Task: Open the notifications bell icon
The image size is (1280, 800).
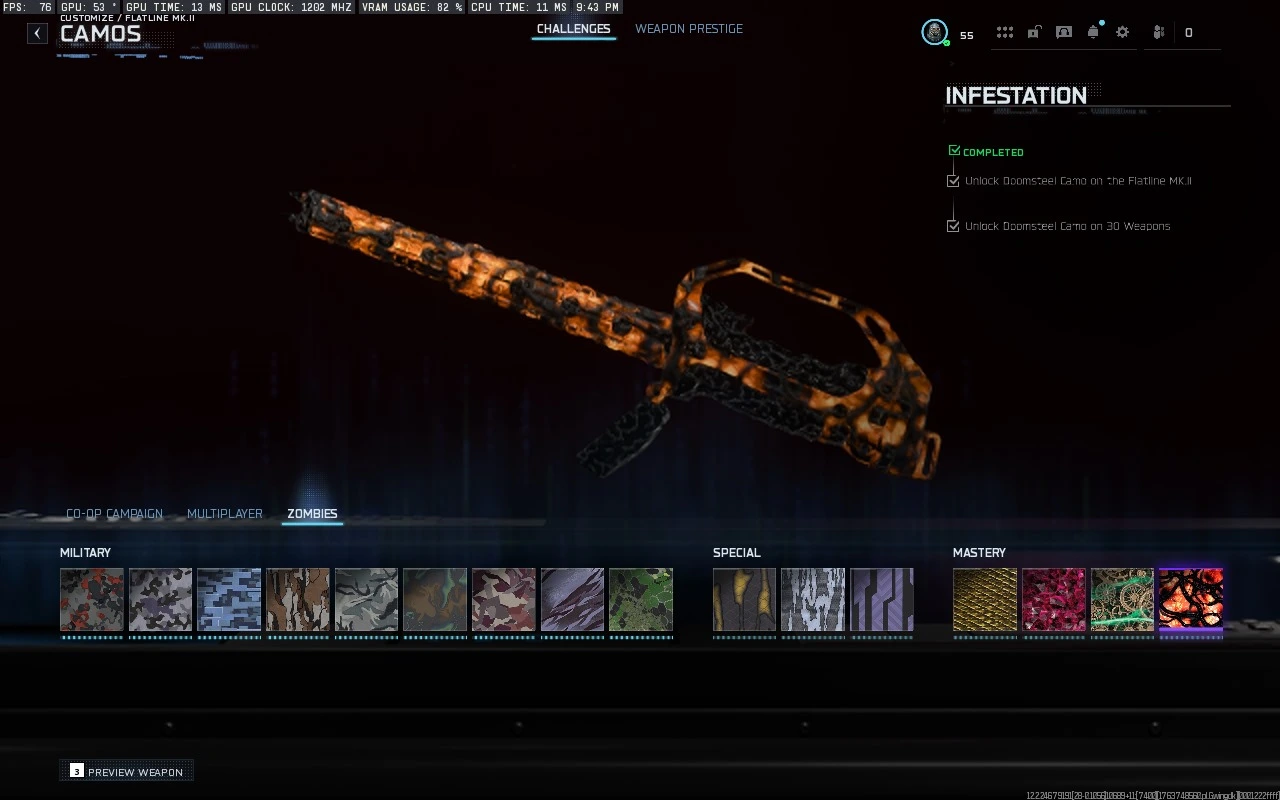Action: click(1093, 32)
